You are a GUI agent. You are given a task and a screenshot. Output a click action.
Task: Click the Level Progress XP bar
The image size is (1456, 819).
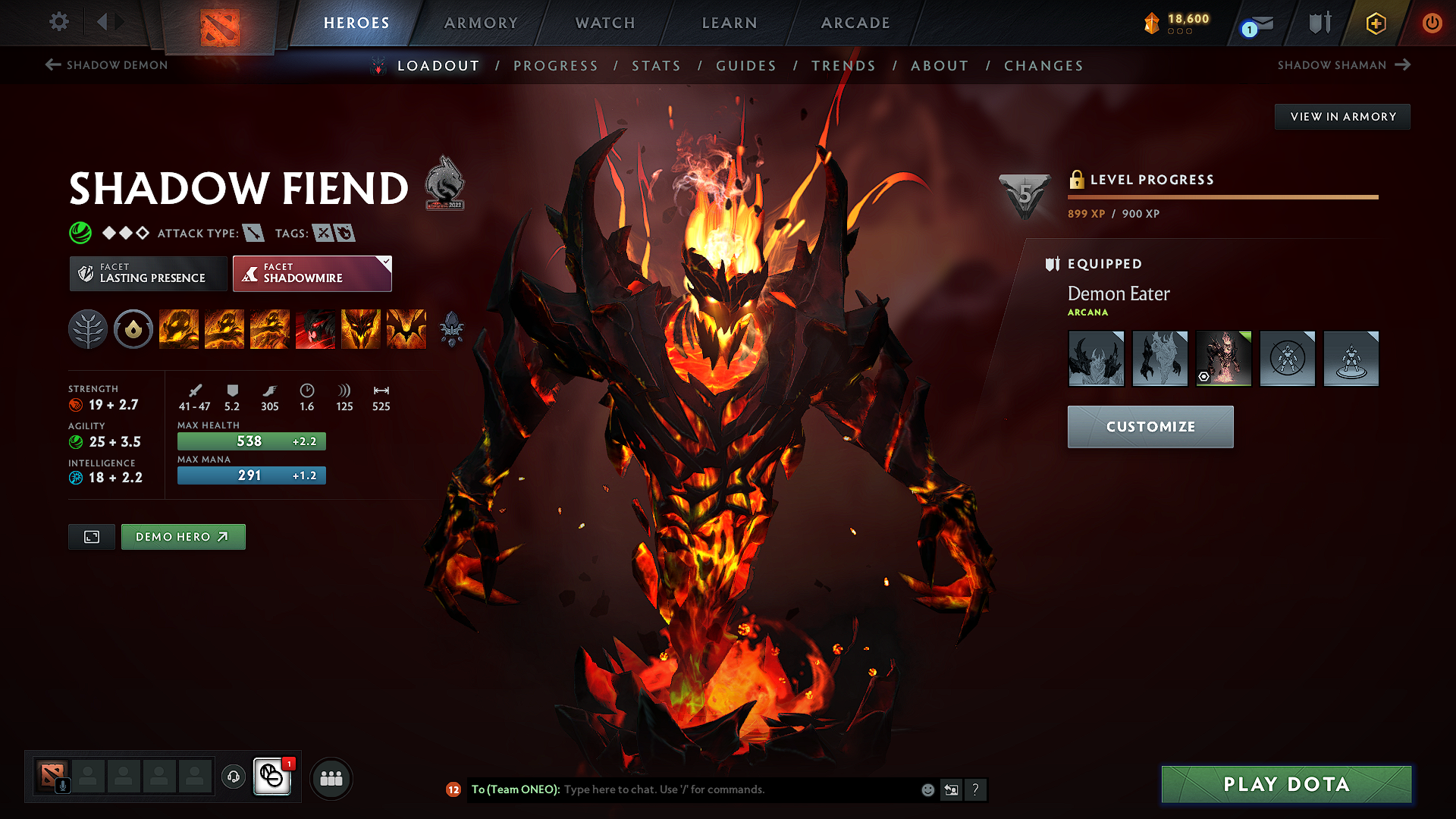(x=1221, y=196)
